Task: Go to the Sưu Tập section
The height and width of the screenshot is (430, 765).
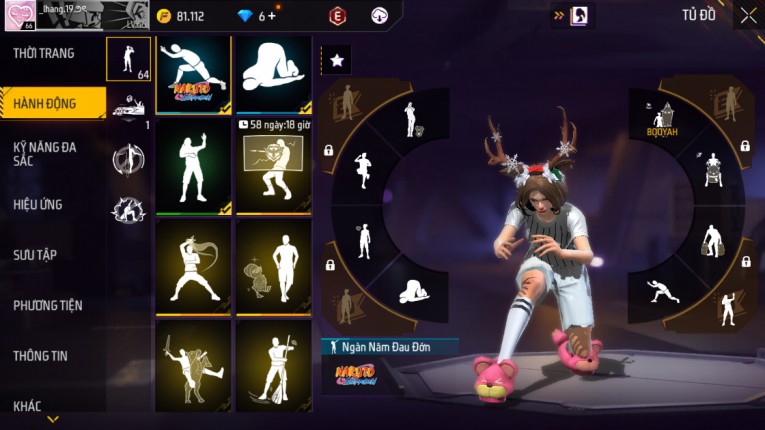Action: 34,255
